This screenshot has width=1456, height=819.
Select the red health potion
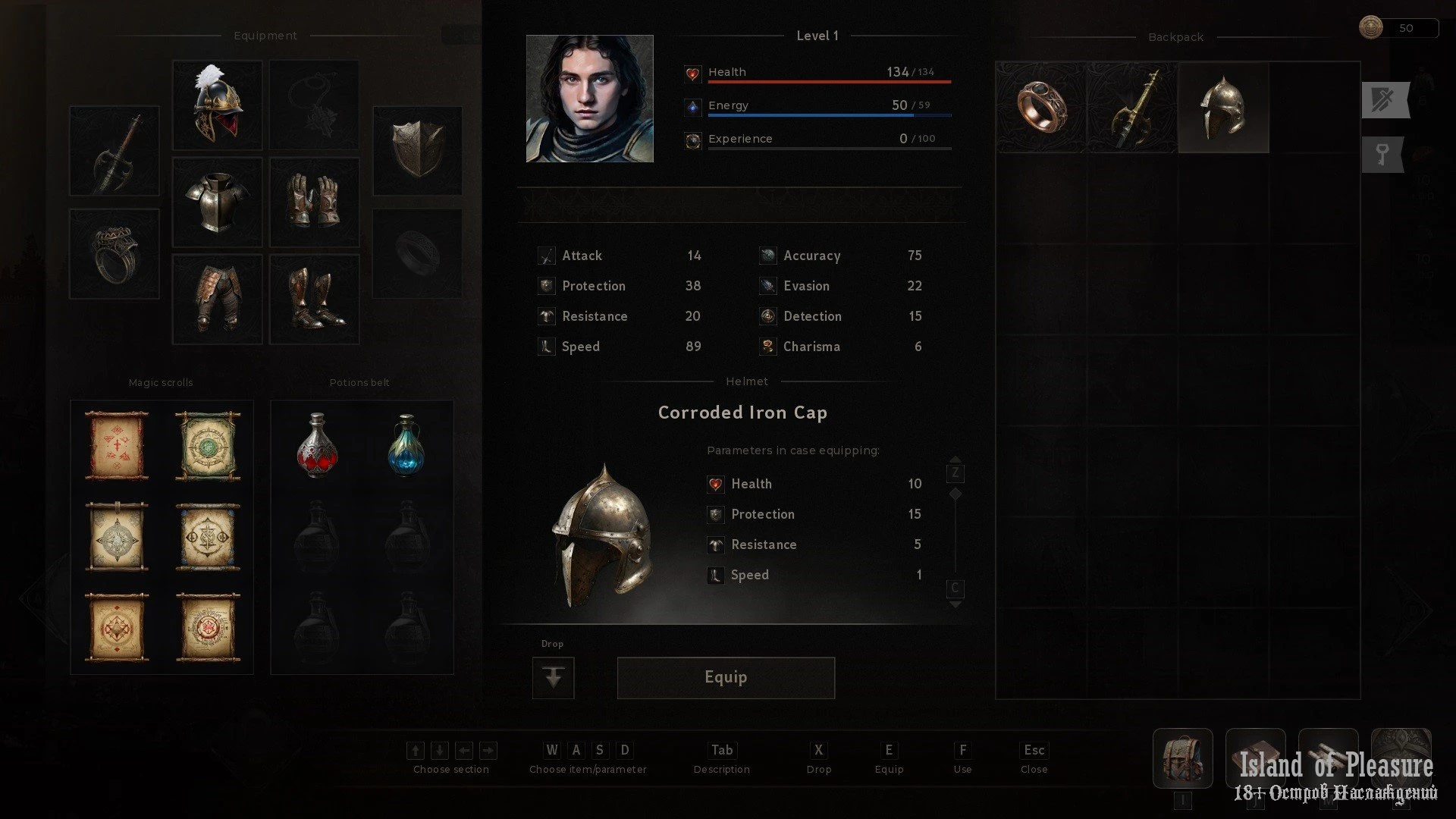(317, 446)
